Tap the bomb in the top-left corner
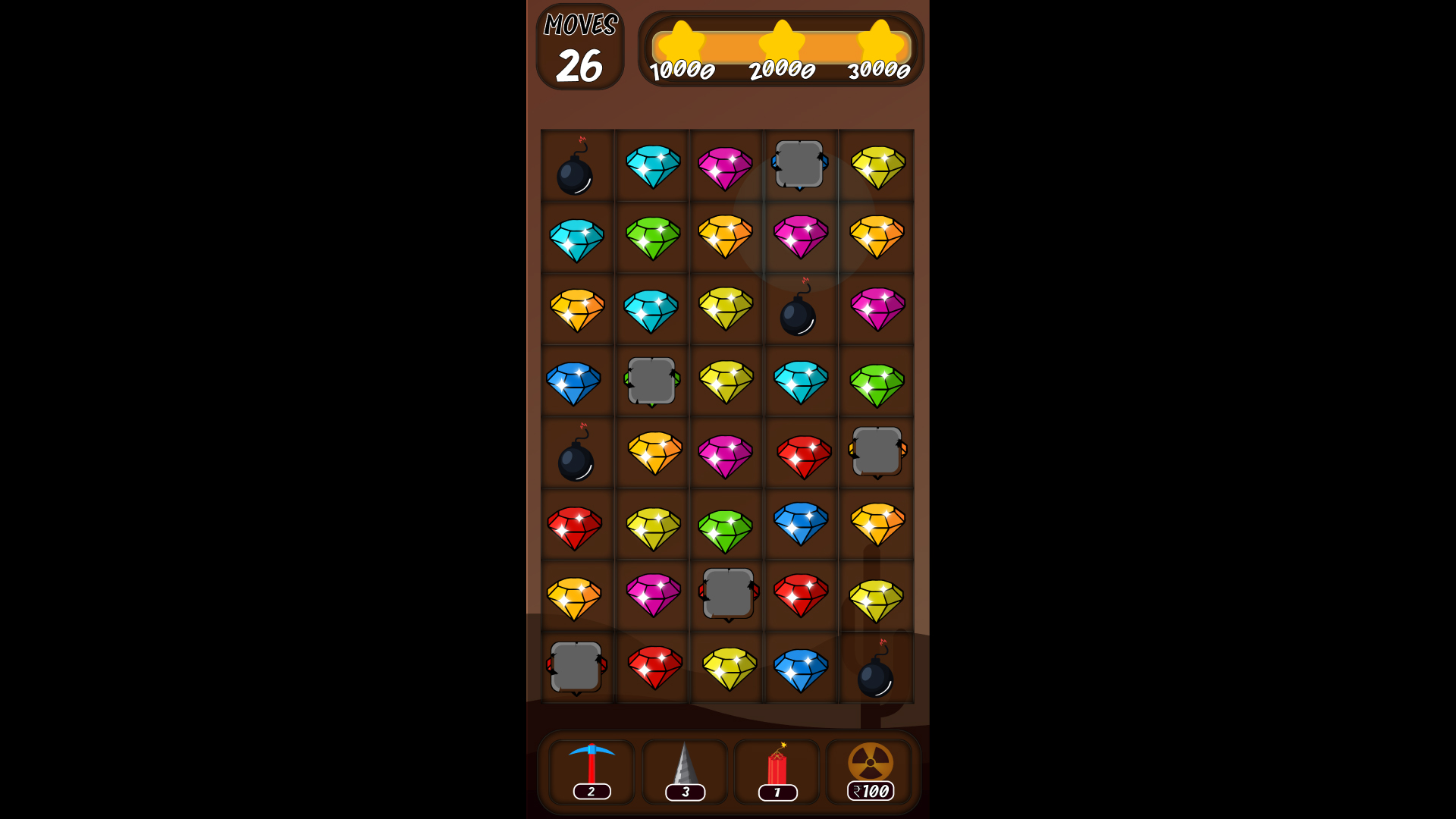 pos(576,167)
